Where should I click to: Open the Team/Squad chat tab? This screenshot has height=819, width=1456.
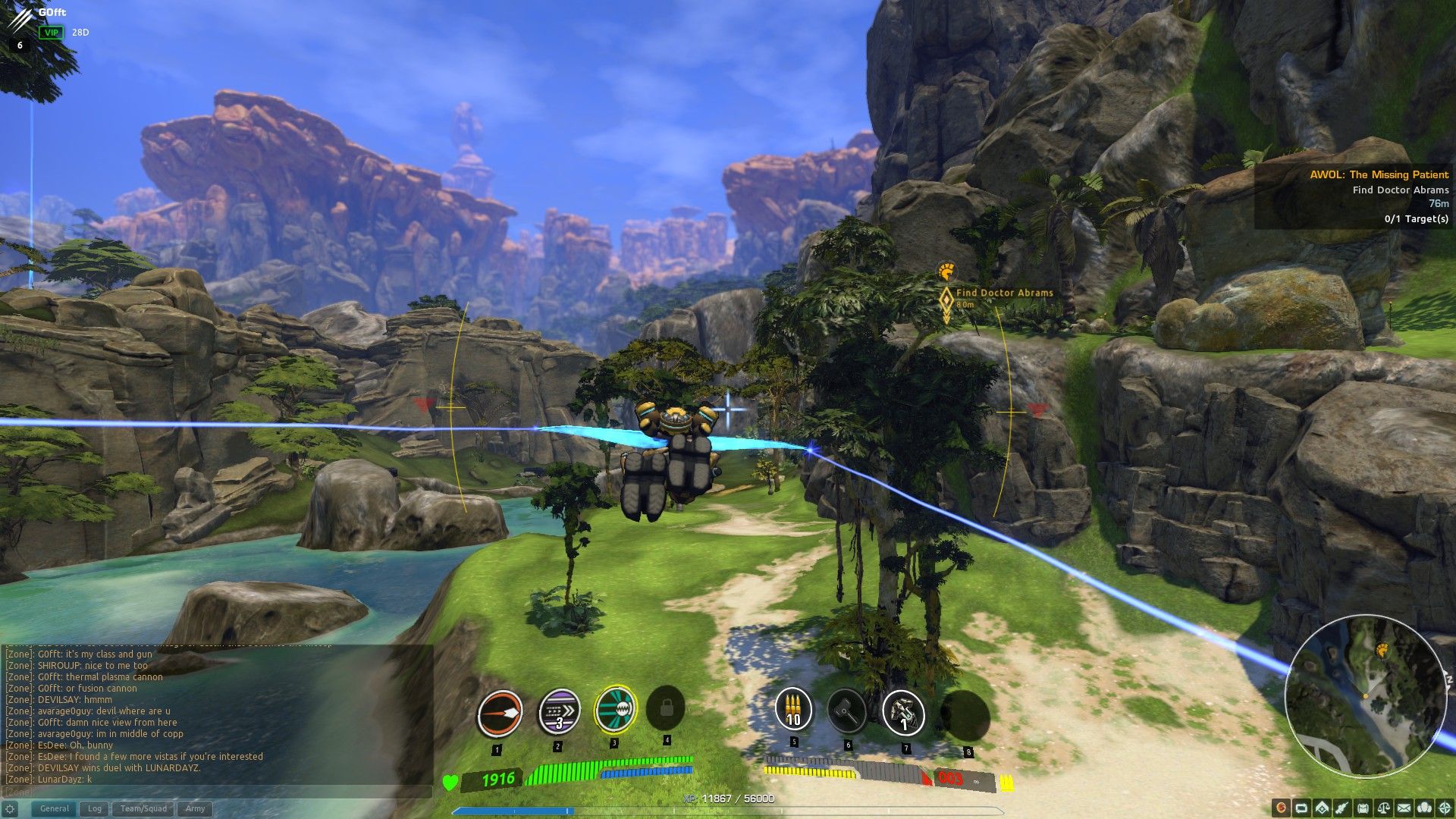[143, 808]
